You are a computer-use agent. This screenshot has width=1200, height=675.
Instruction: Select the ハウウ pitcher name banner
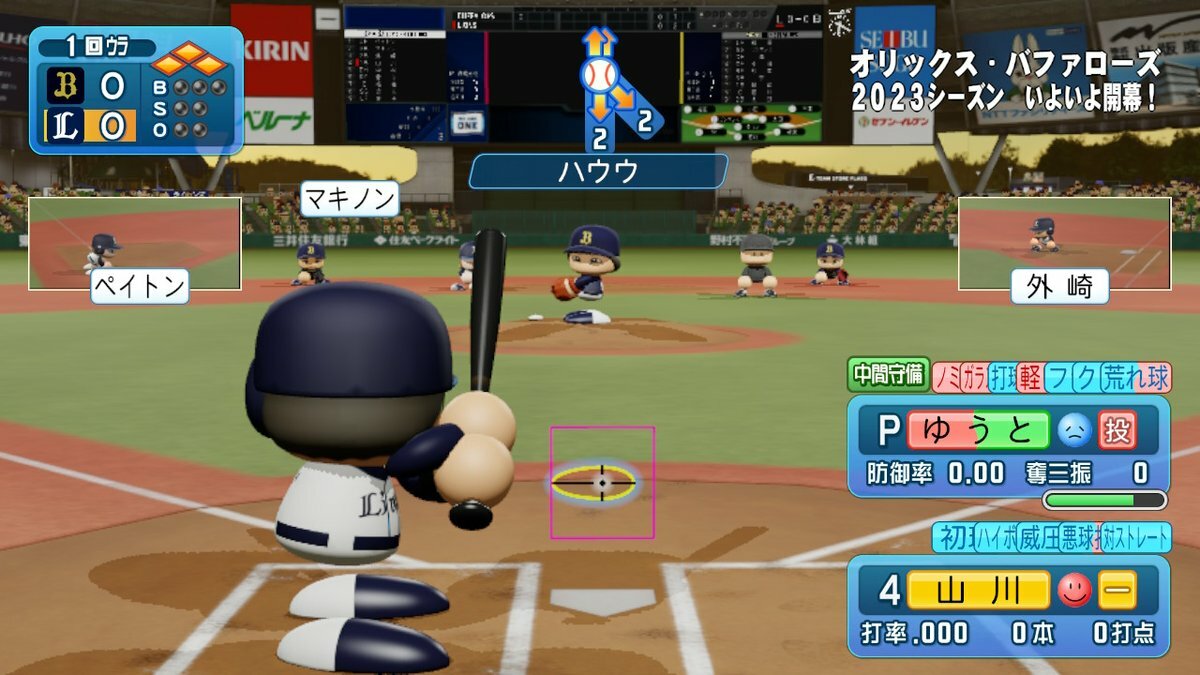pyautogui.click(x=598, y=171)
